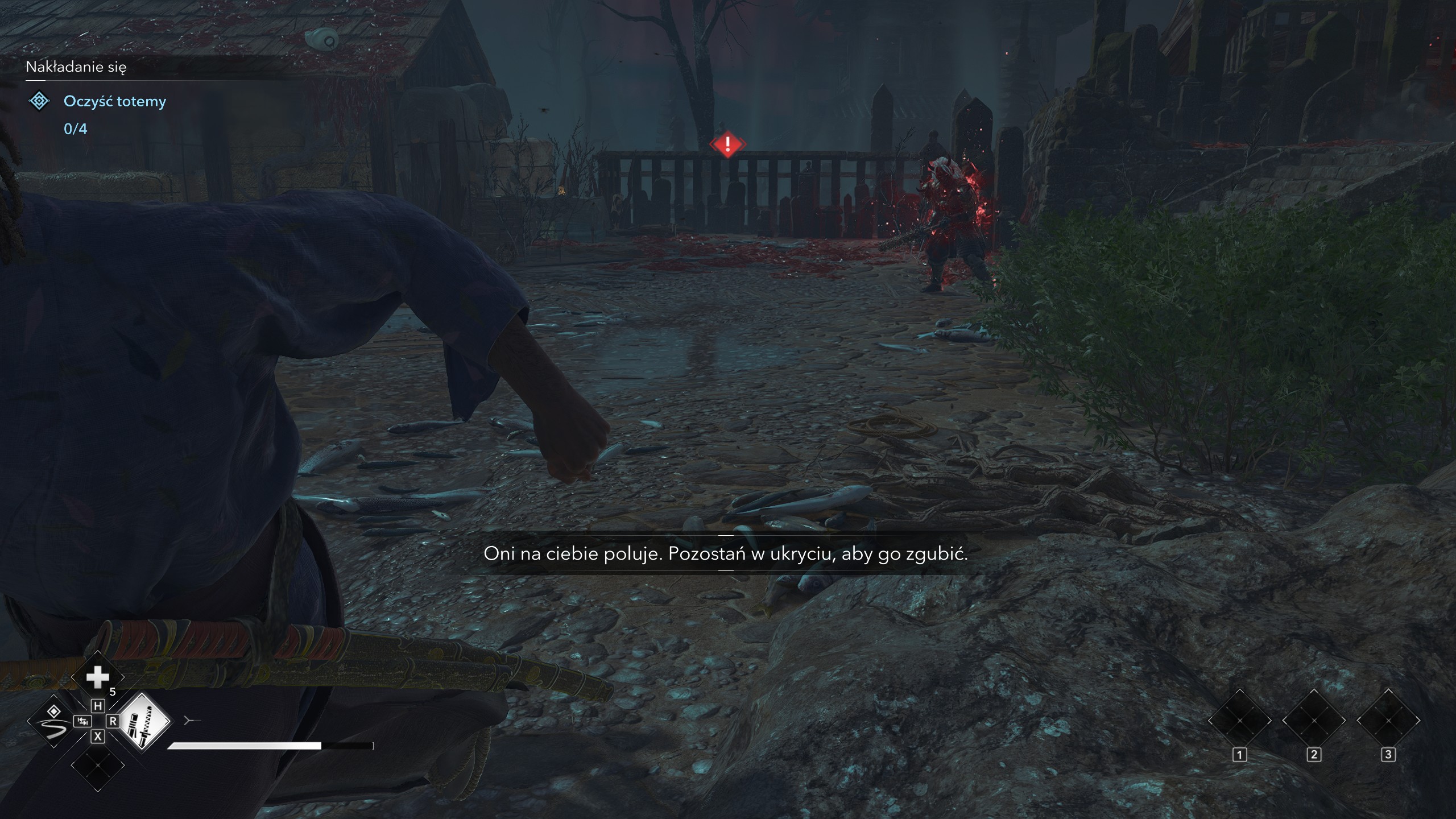The width and height of the screenshot is (1456, 819).
Task: Select the Y-shaped slingshot tool icon
Action: click(192, 720)
